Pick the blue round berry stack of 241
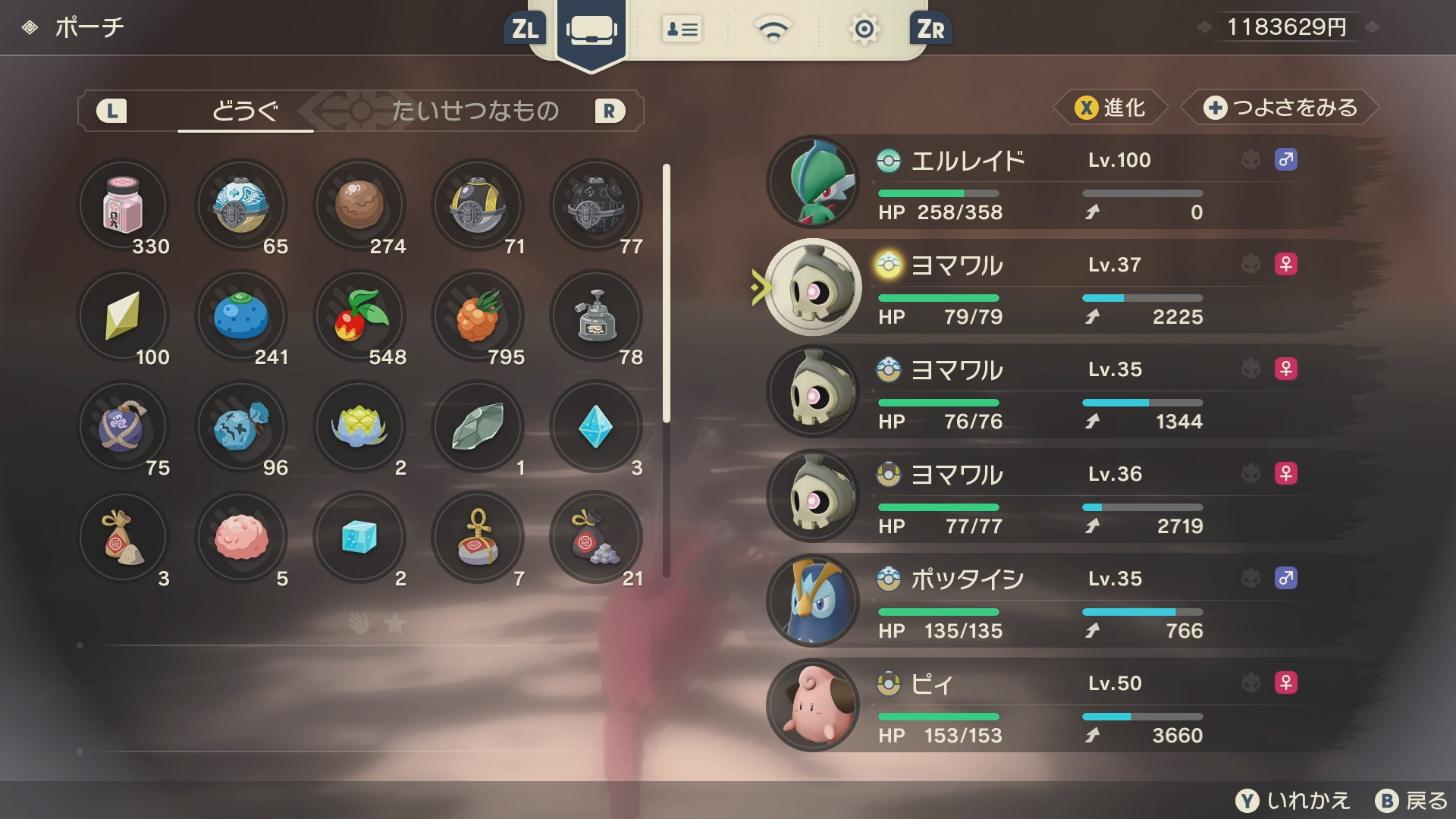The image size is (1456, 819). click(241, 315)
